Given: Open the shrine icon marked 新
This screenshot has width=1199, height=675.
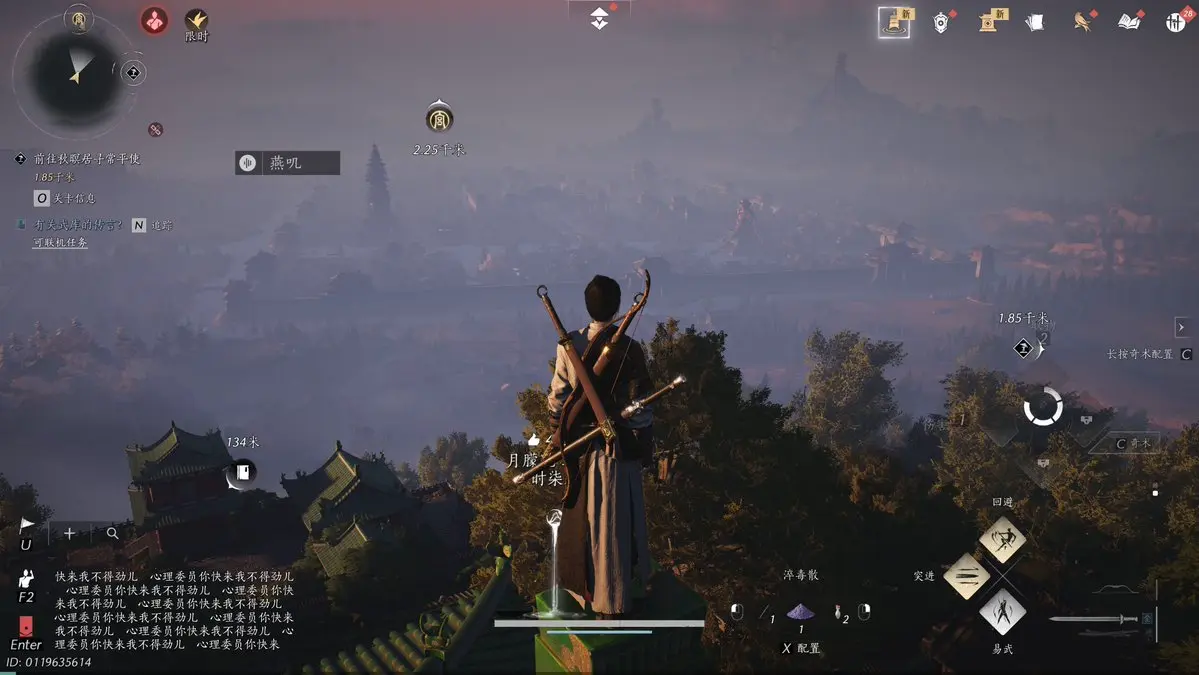Looking at the screenshot, I should (990, 21).
